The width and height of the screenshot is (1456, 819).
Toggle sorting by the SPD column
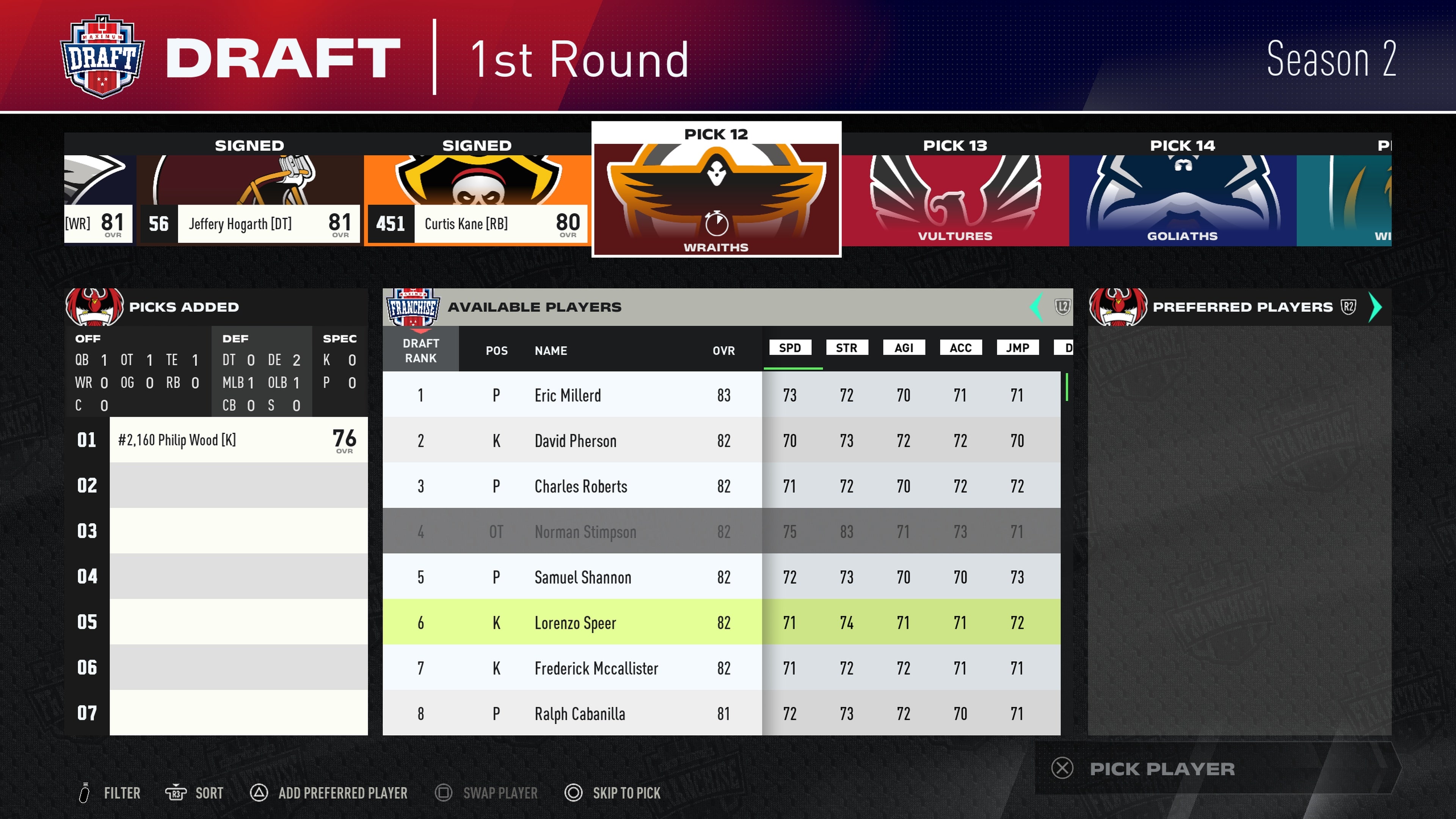pos(789,348)
